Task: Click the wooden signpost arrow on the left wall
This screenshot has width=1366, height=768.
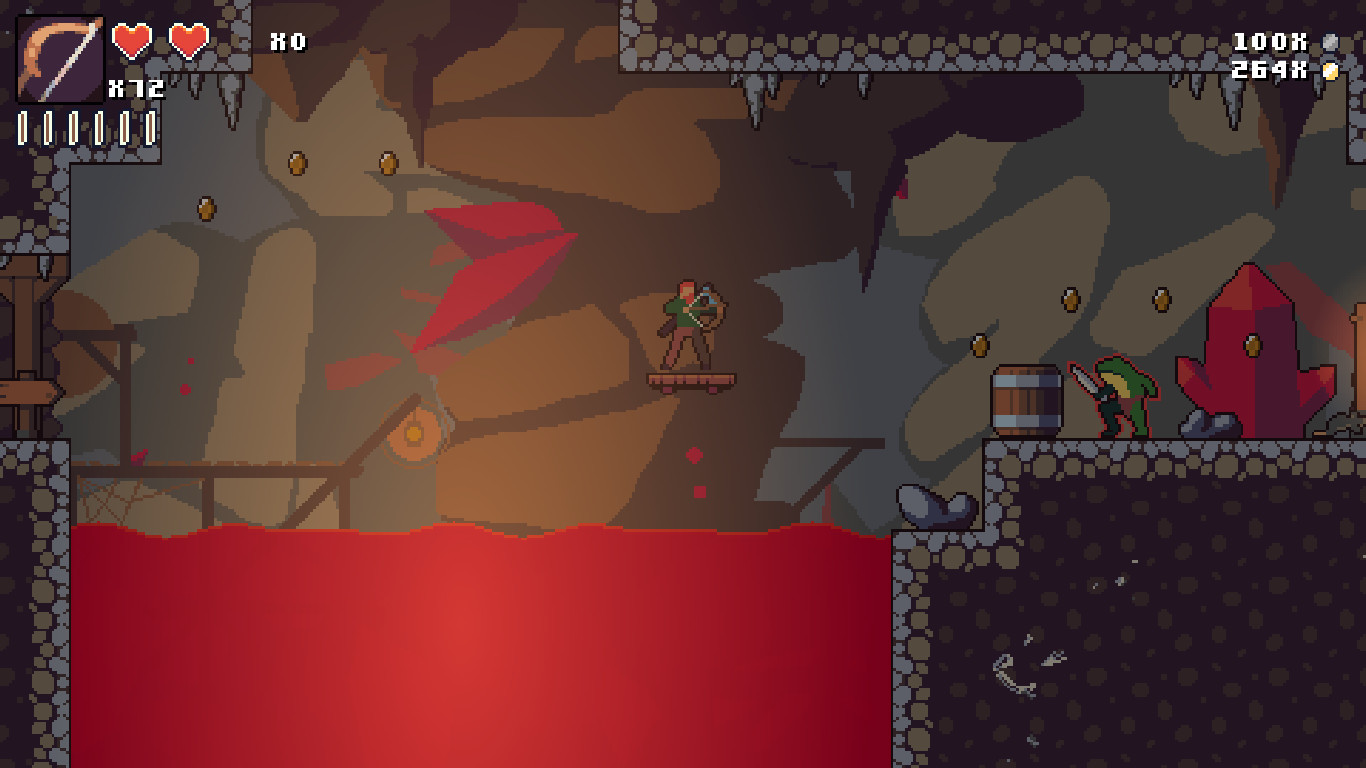Action: (25, 390)
